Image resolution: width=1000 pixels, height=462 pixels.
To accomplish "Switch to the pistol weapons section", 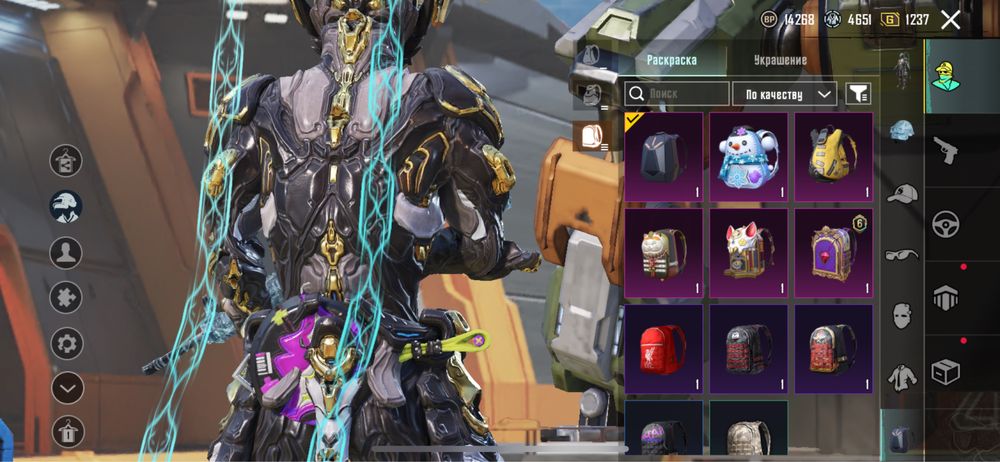I will pyautogui.click(x=945, y=151).
